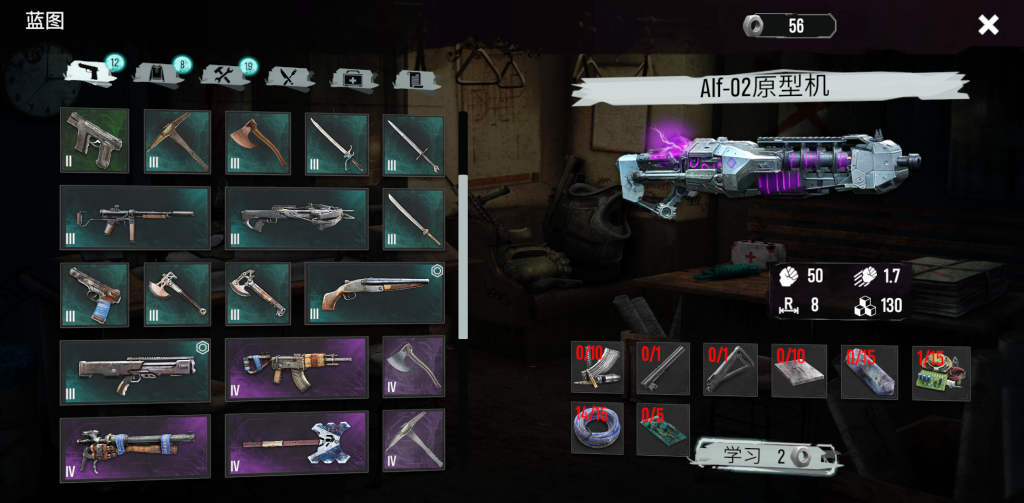
Task: Select the green pistol blueprint
Action: click(x=94, y=140)
